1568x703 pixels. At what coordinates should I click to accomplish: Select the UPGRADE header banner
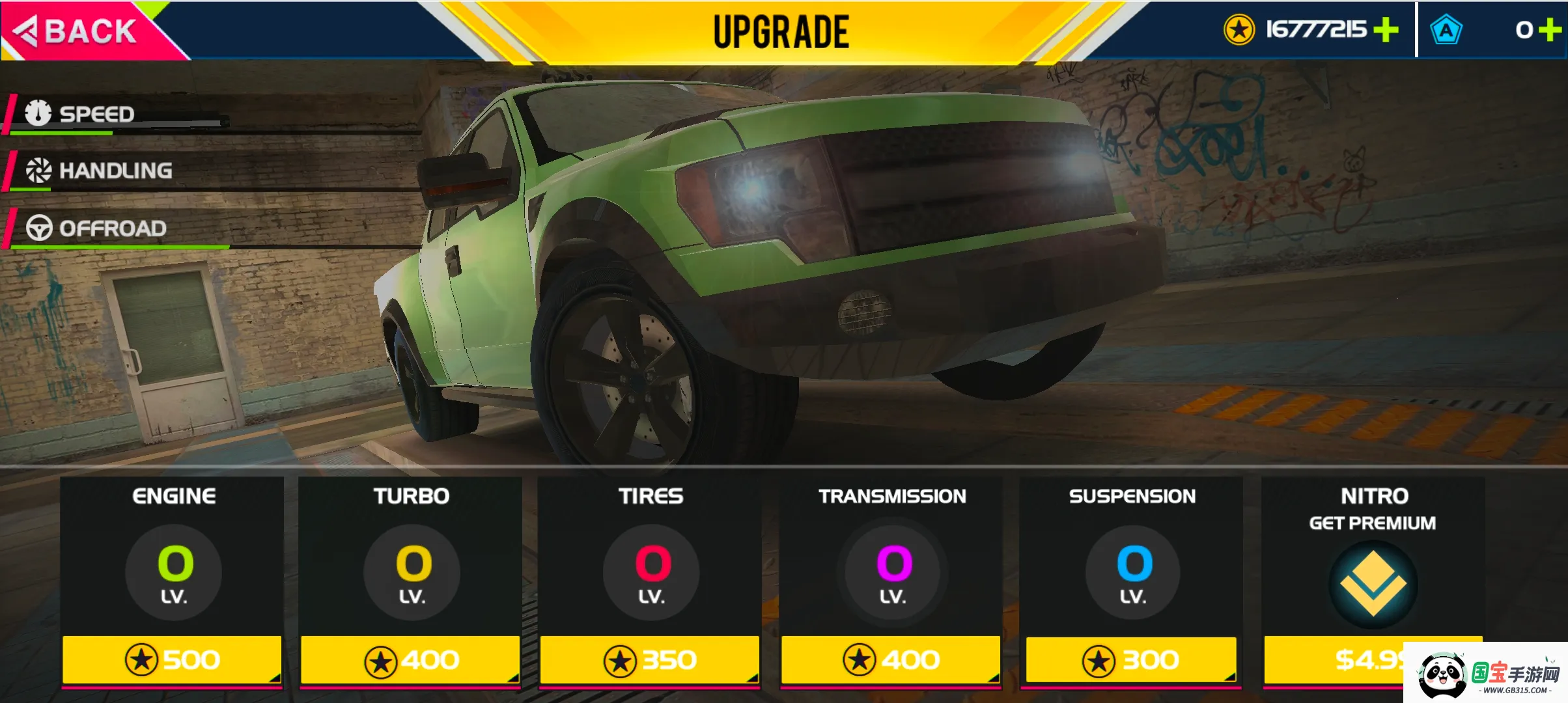pos(780,30)
